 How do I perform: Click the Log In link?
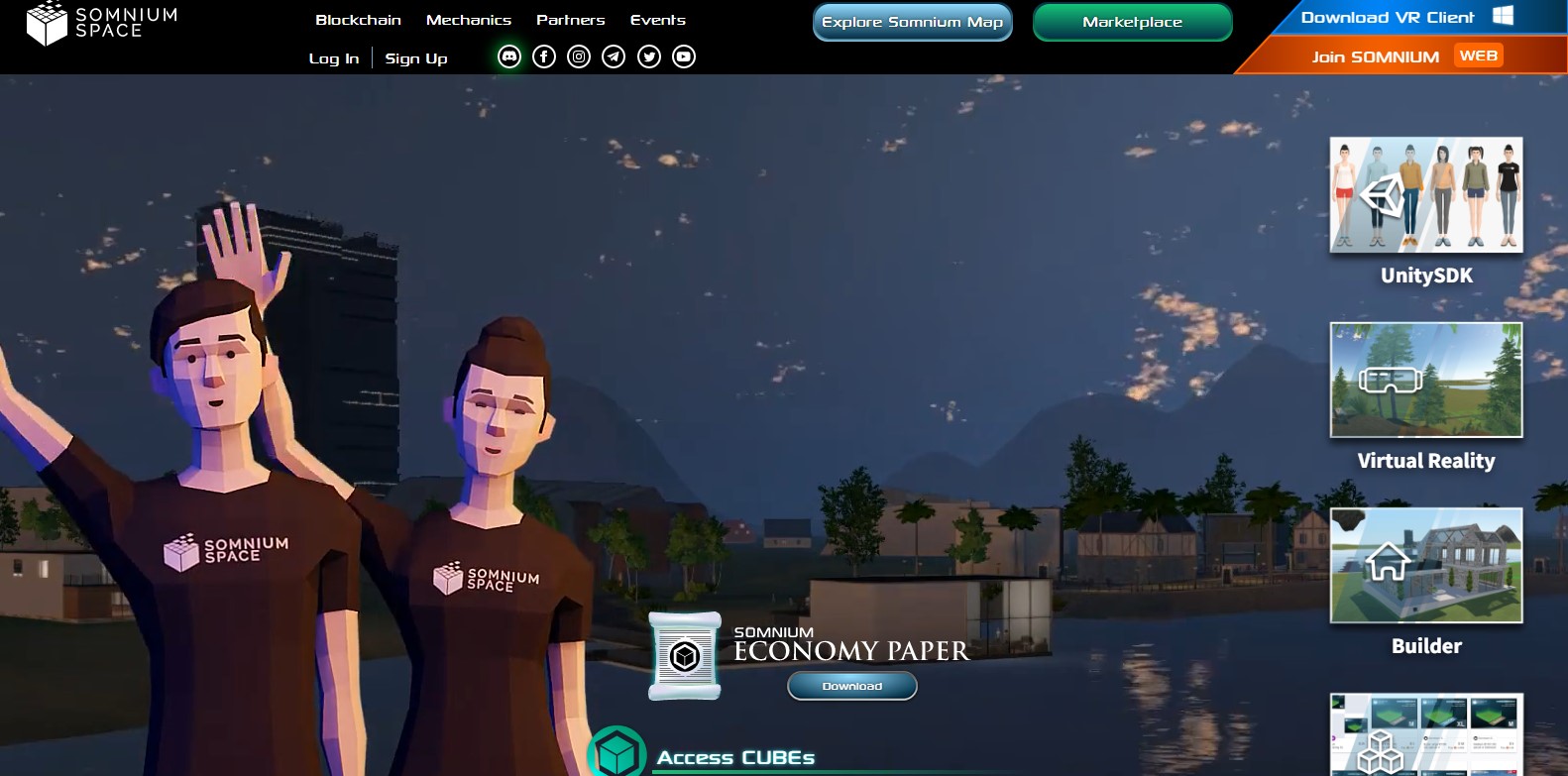click(x=334, y=58)
